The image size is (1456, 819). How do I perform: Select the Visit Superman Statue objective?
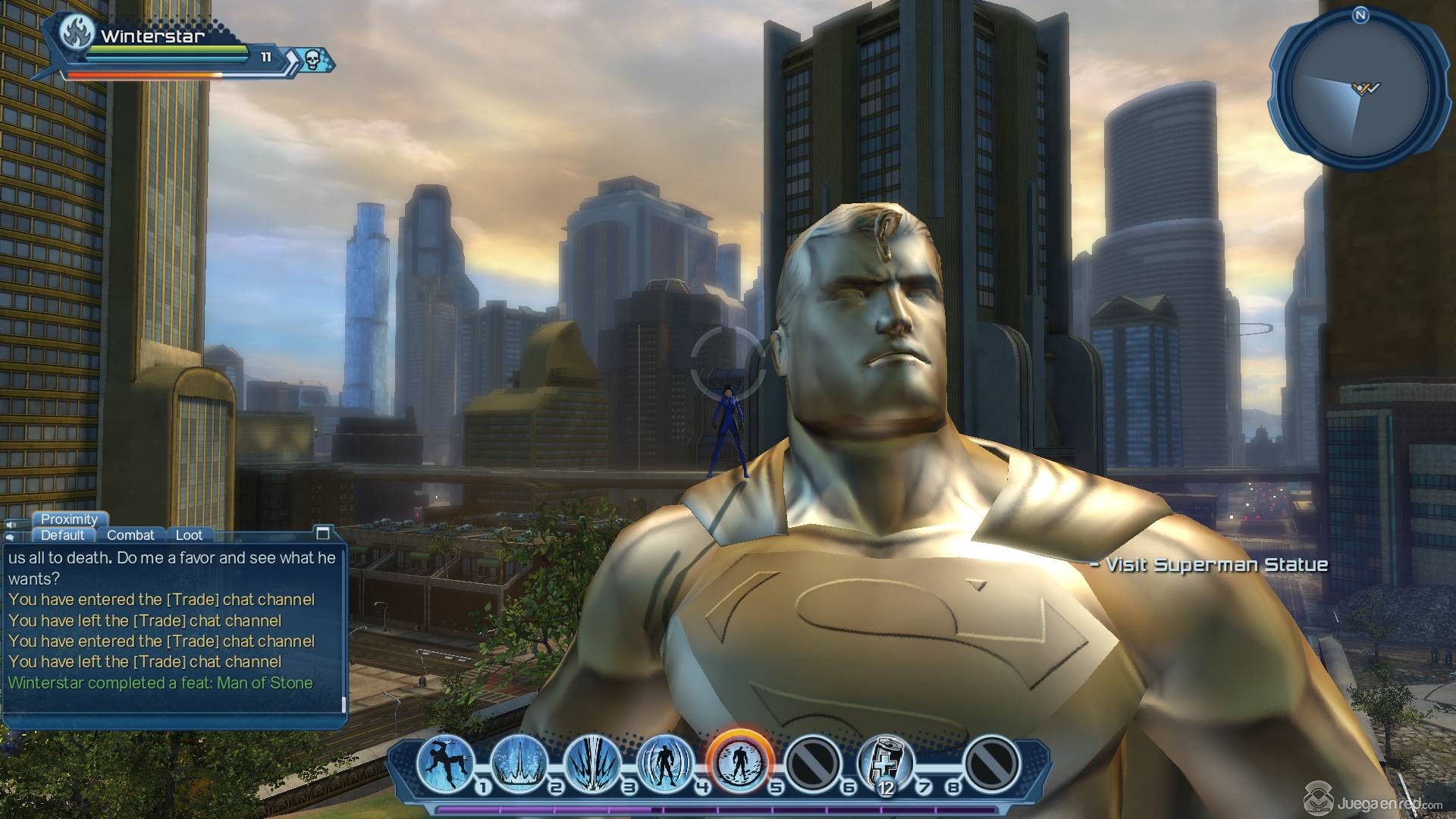click(1210, 565)
